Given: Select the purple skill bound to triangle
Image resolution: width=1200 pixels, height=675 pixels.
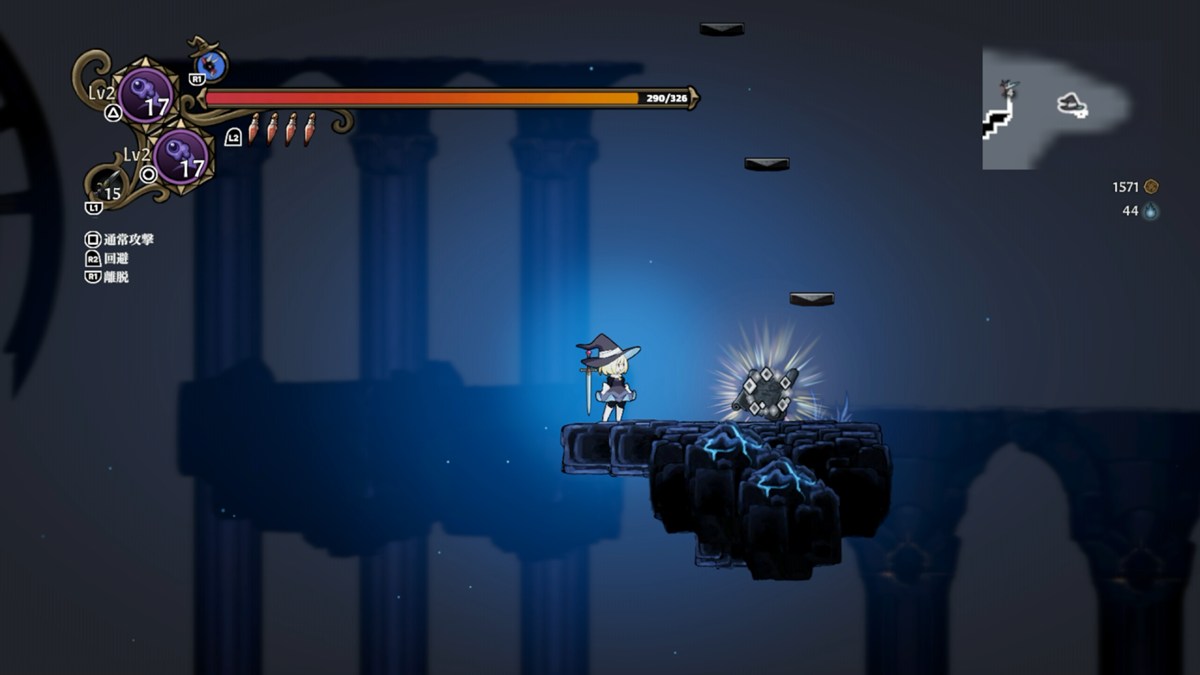Looking at the screenshot, I should pos(146,95).
